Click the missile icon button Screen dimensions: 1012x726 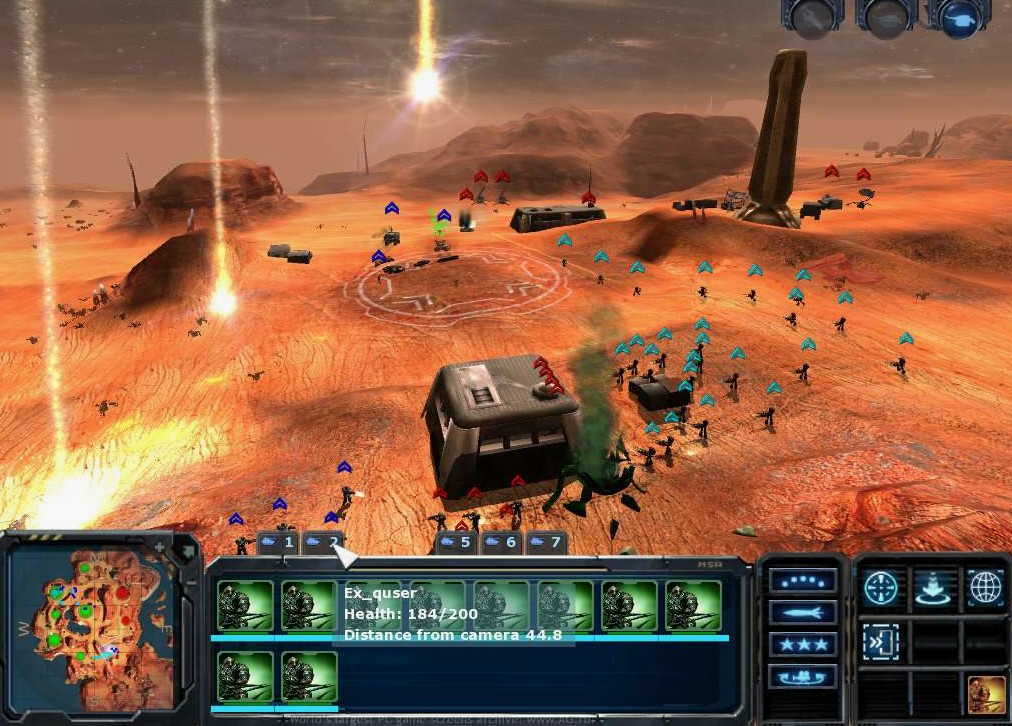[x=803, y=613]
